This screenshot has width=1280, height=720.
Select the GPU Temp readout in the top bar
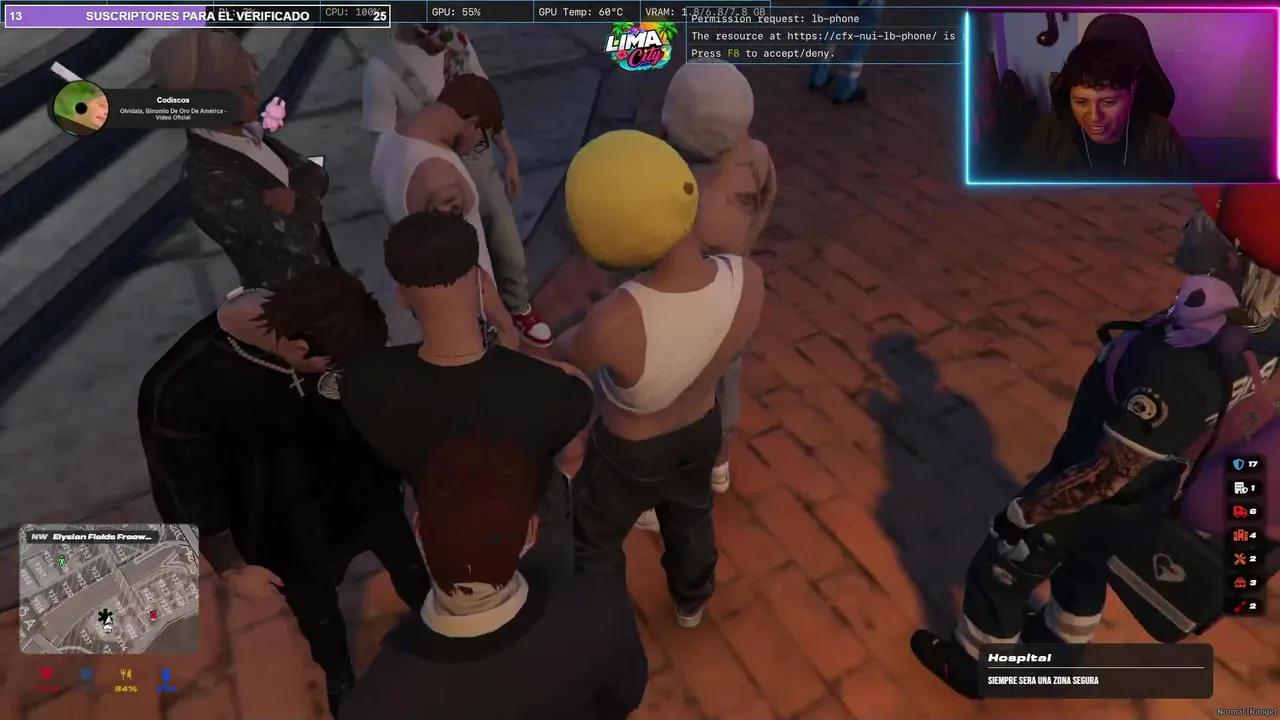[578, 11]
